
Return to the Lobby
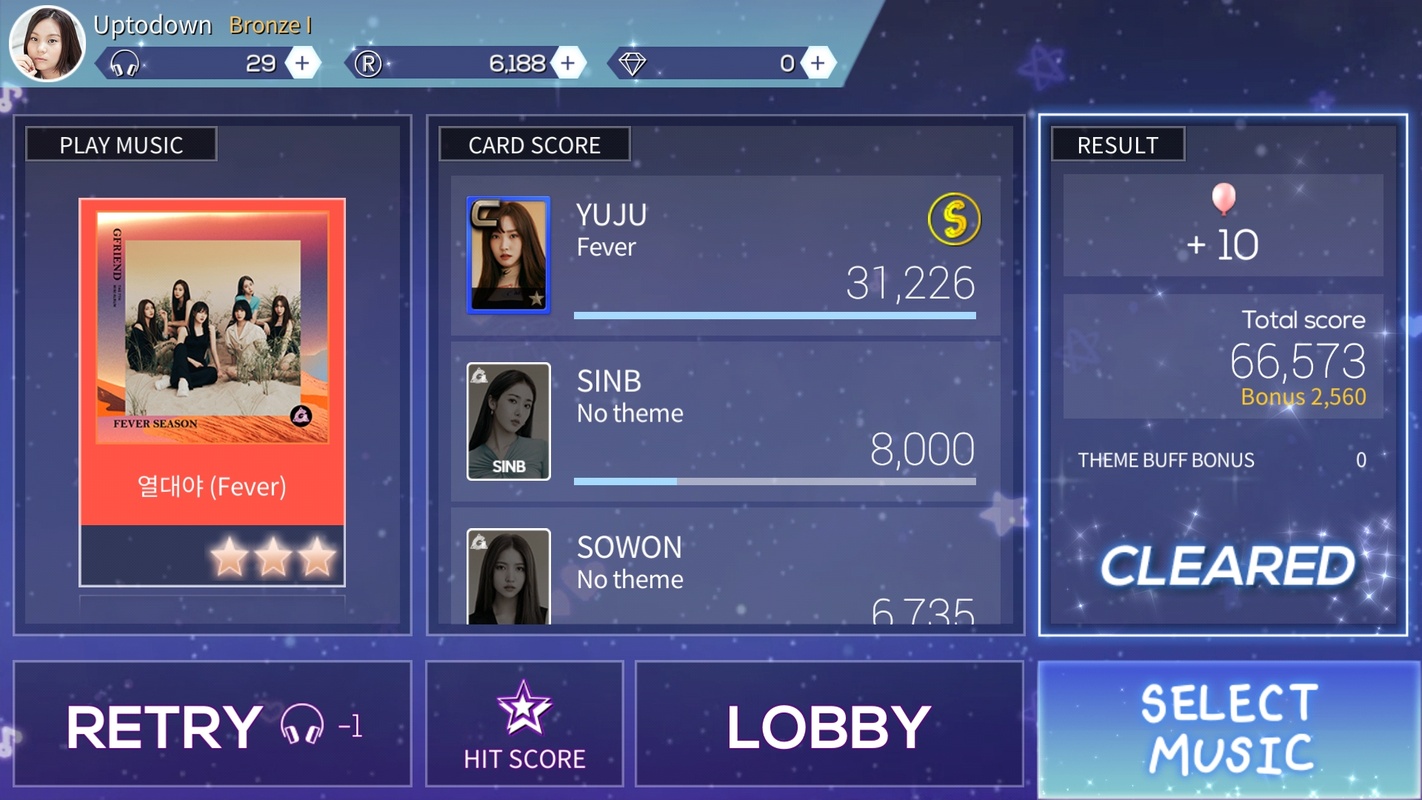[x=829, y=724]
